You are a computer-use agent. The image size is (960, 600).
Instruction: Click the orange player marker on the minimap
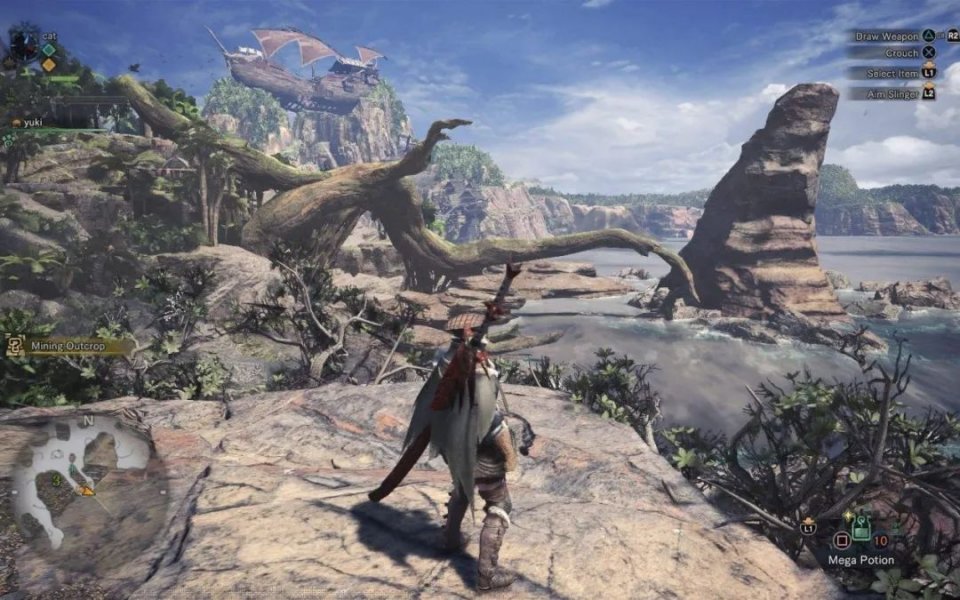(x=86, y=490)
